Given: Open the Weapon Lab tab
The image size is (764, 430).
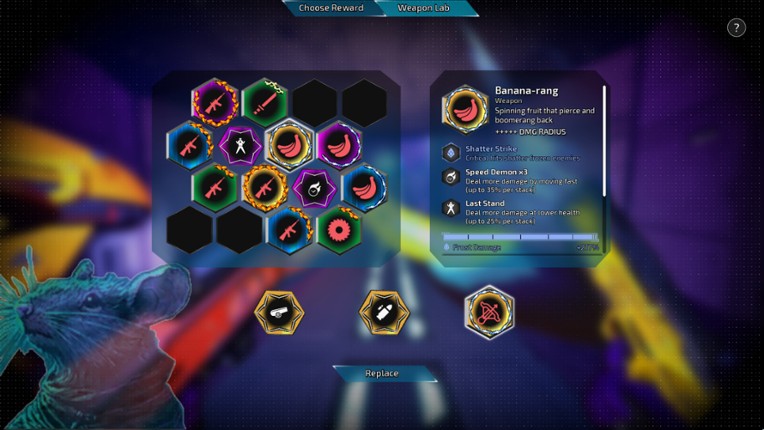Looking at the screenshot, I should point(424,8).
